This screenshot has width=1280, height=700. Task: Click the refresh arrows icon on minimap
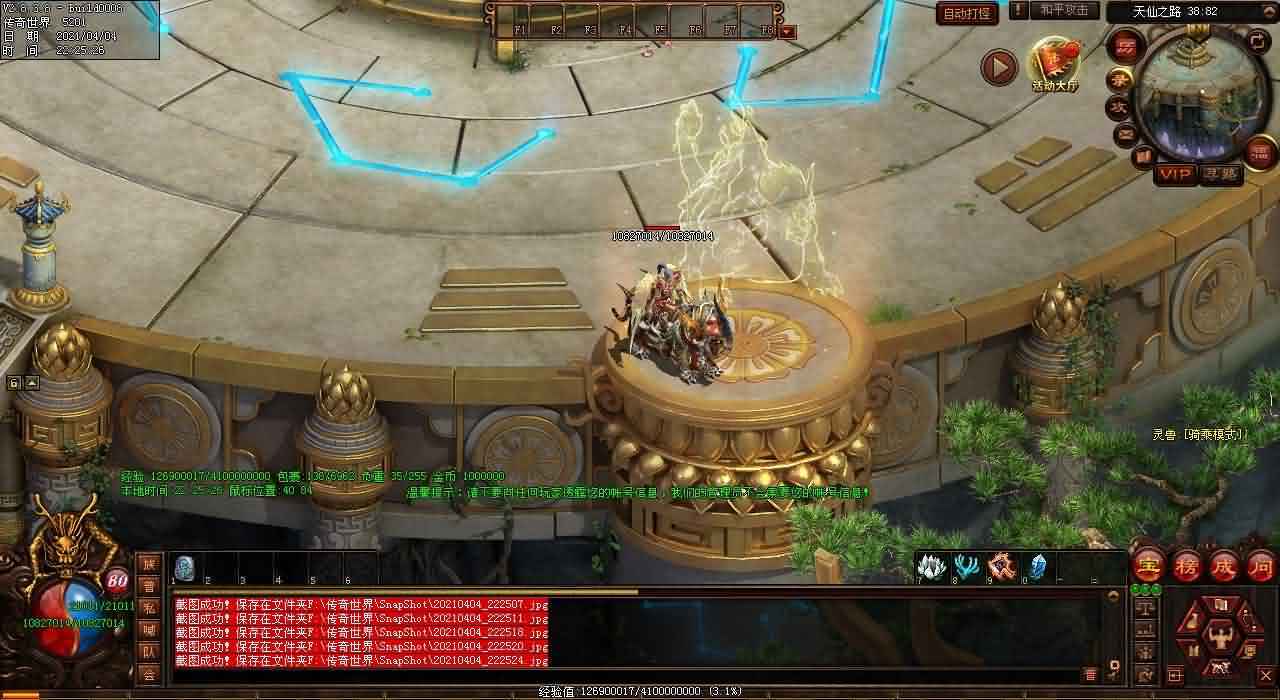coord(1258,41)
